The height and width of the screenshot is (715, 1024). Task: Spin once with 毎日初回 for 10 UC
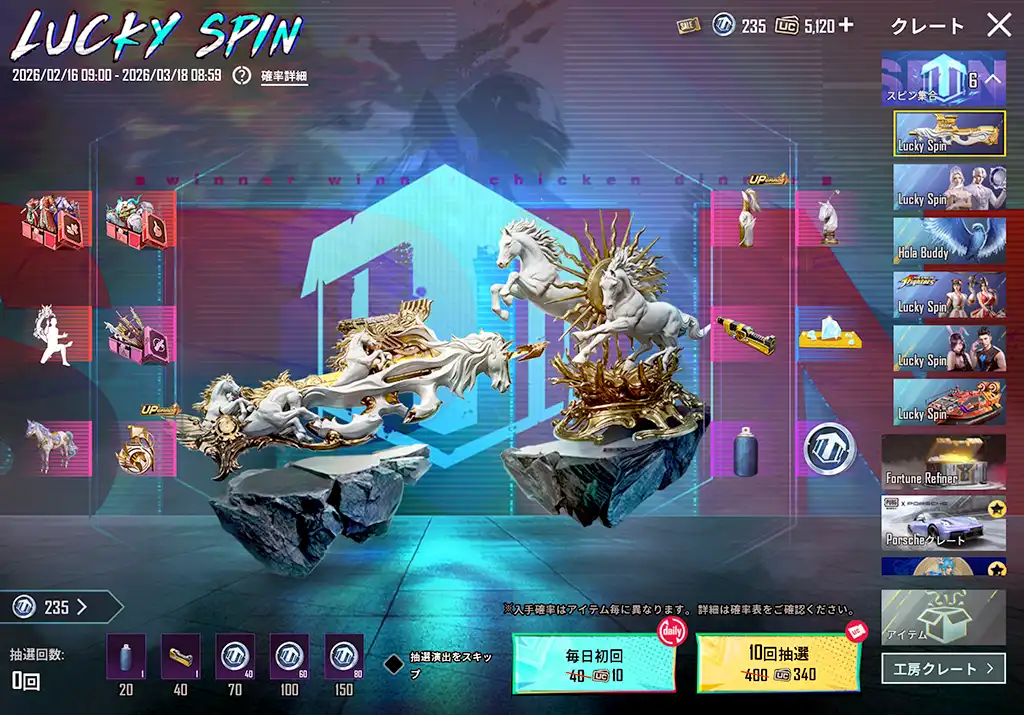(595, 663)
